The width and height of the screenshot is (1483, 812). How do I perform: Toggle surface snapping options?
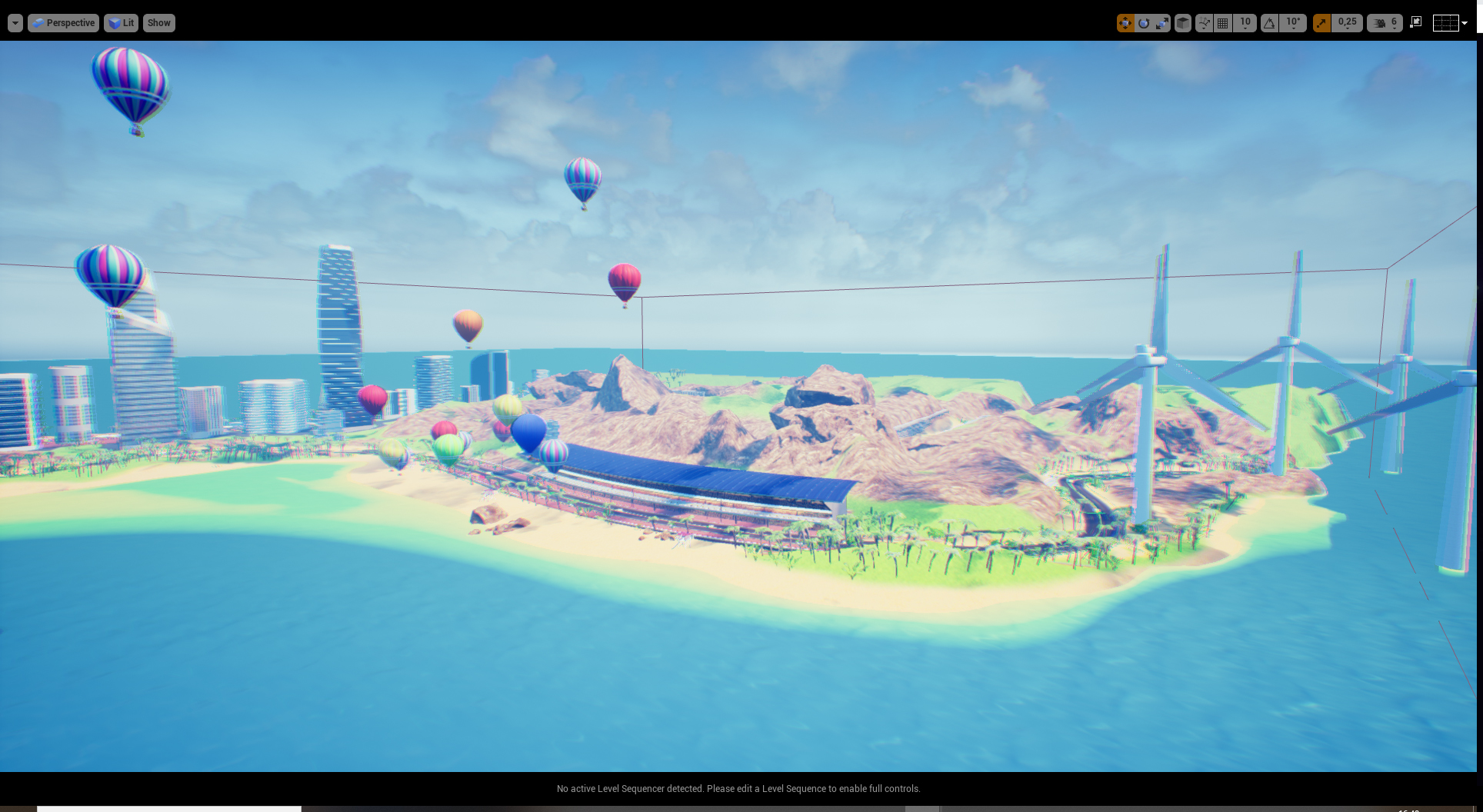(x=1205, y=23)
